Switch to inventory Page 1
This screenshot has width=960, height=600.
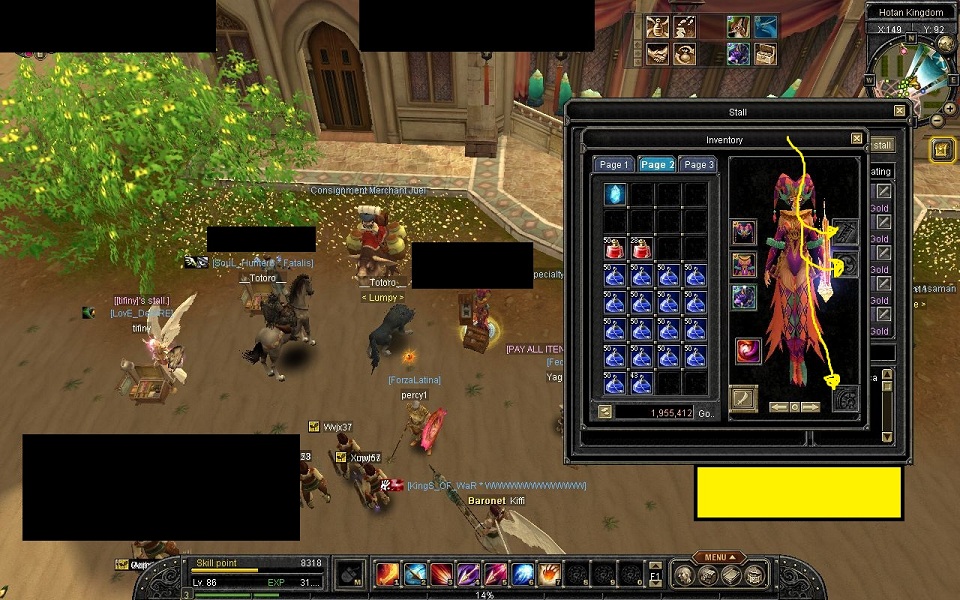point(613,164)
